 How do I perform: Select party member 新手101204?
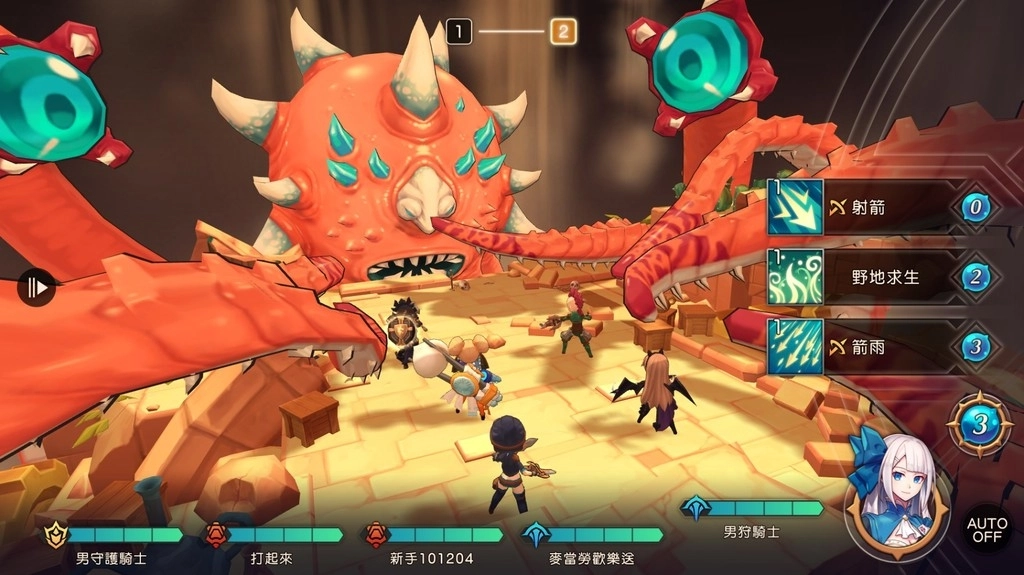[x=432, y=545]
